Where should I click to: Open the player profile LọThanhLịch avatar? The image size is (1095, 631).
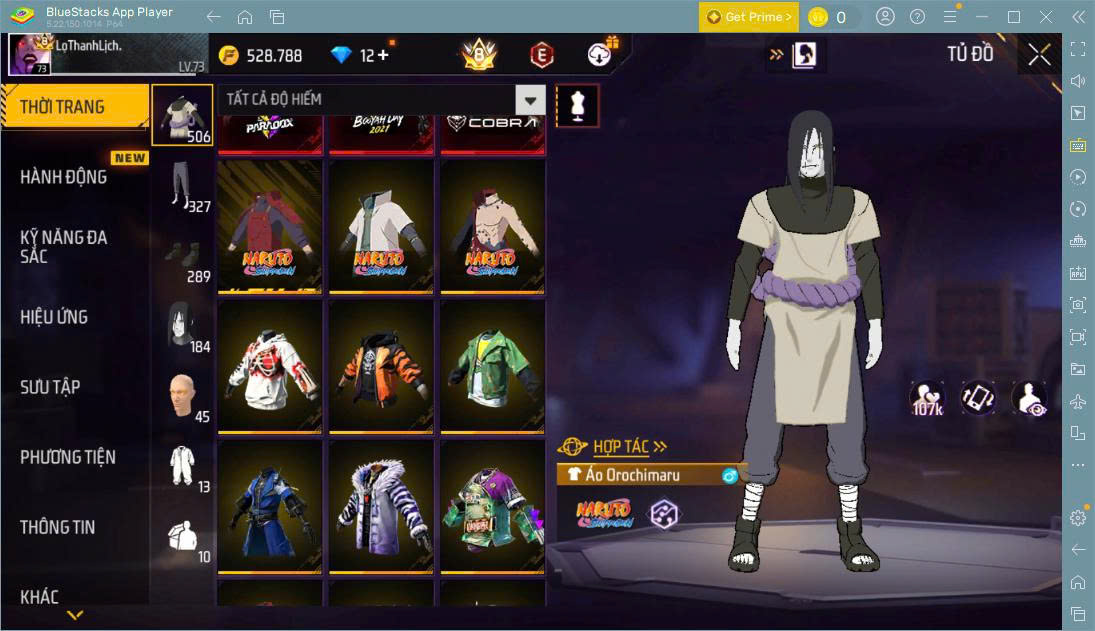(x=30, y=55)
